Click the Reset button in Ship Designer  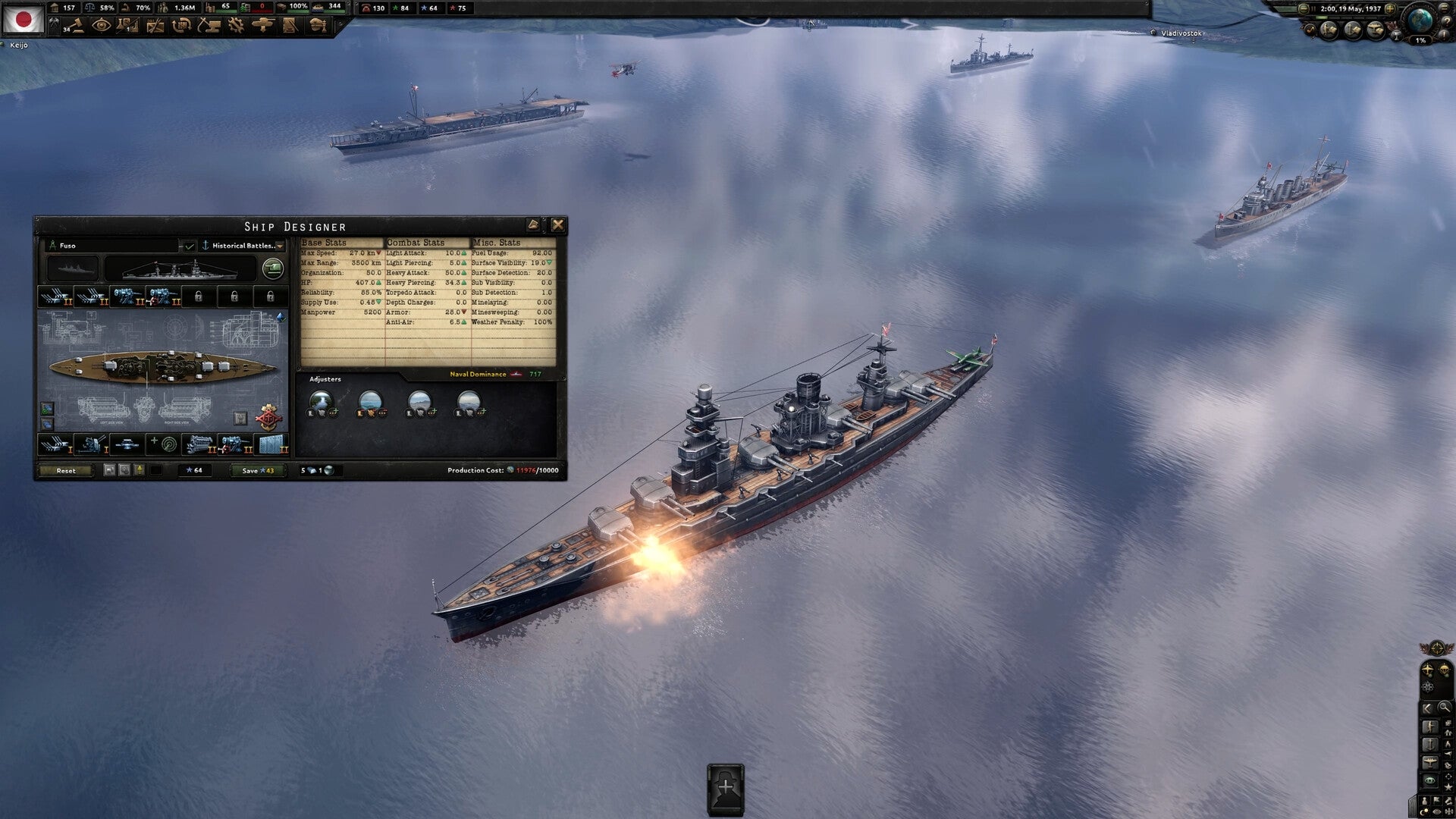click(x=66, y=470)
